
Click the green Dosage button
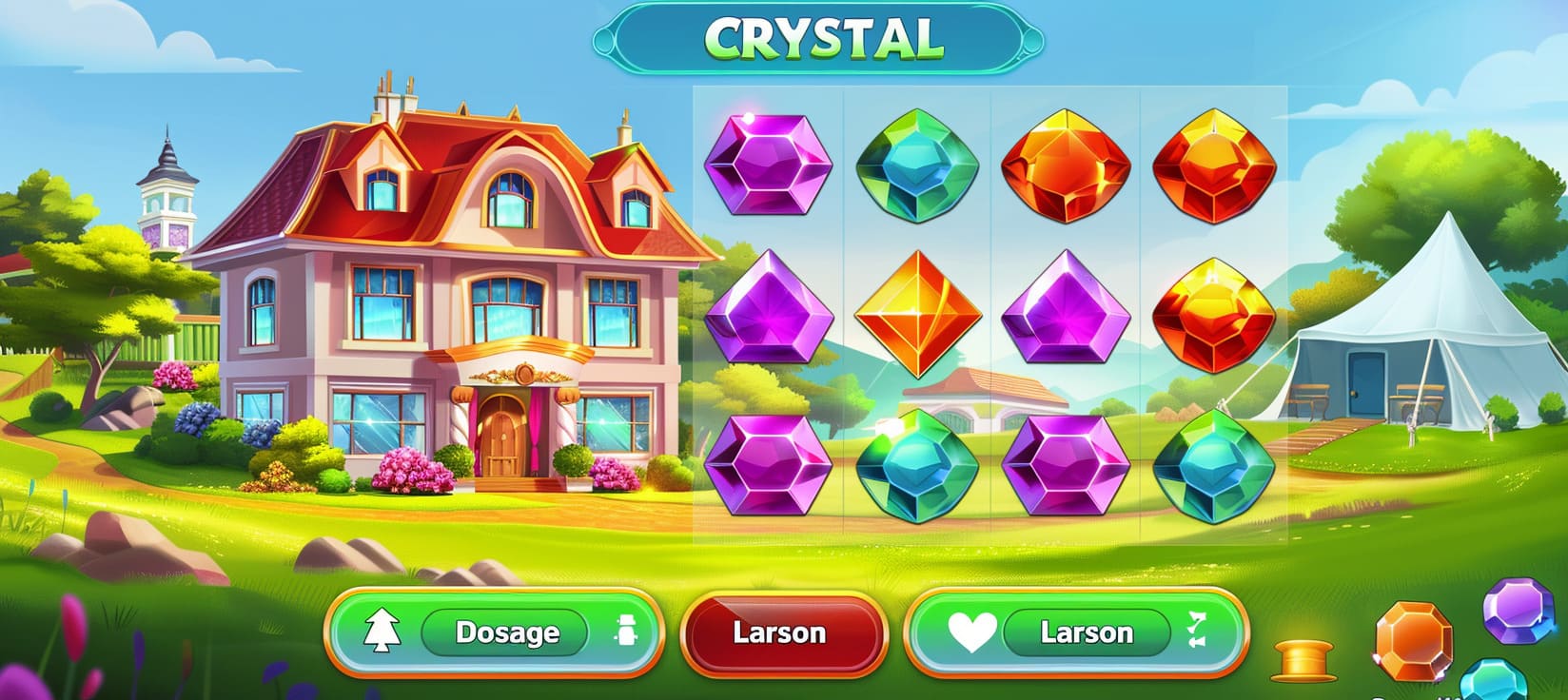coord(505,632)
